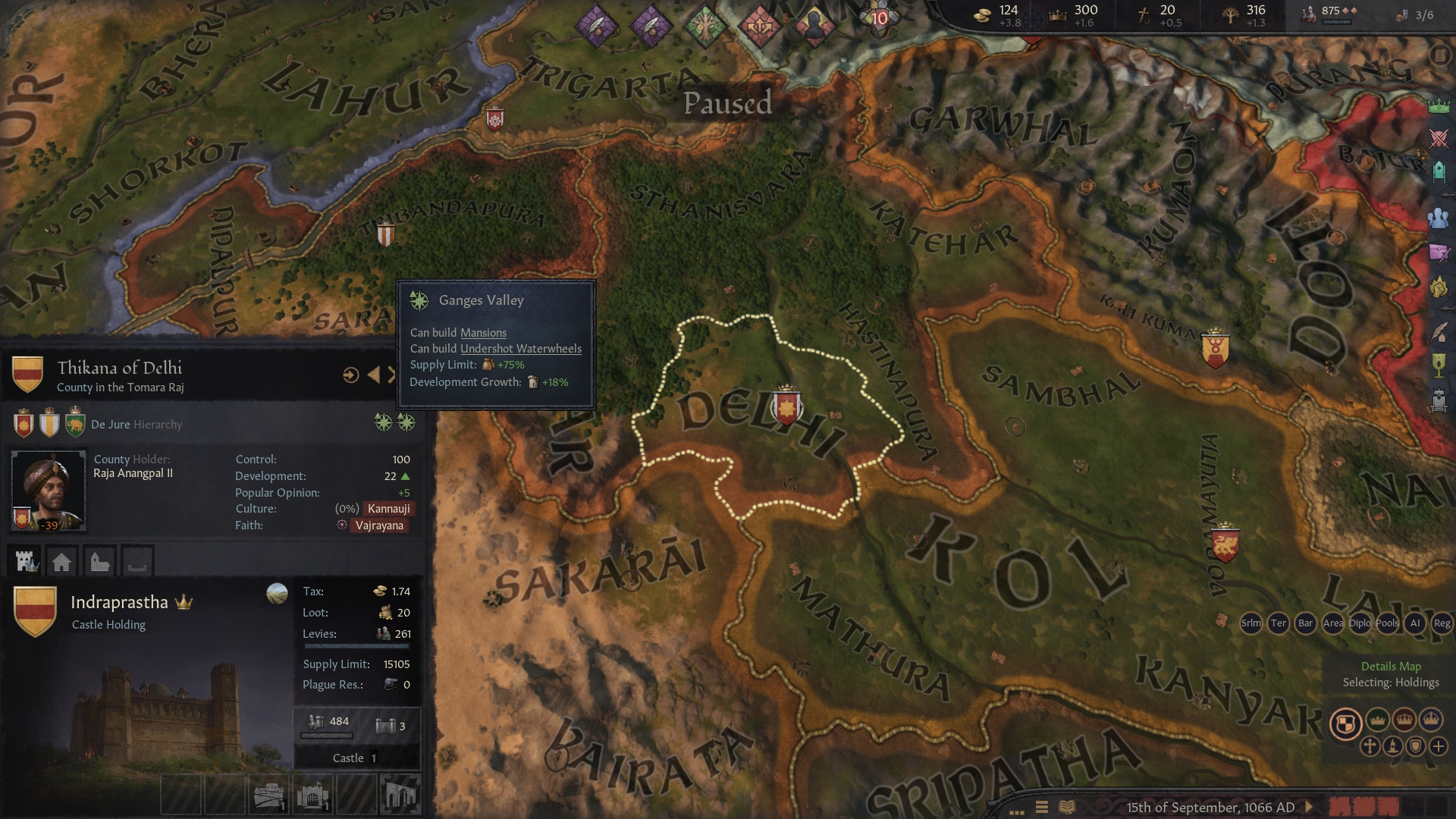Image resolution: width=1456 pixels, height=819 pixels.
Task: Open the goblet court menu
Action: (1439, 366)
